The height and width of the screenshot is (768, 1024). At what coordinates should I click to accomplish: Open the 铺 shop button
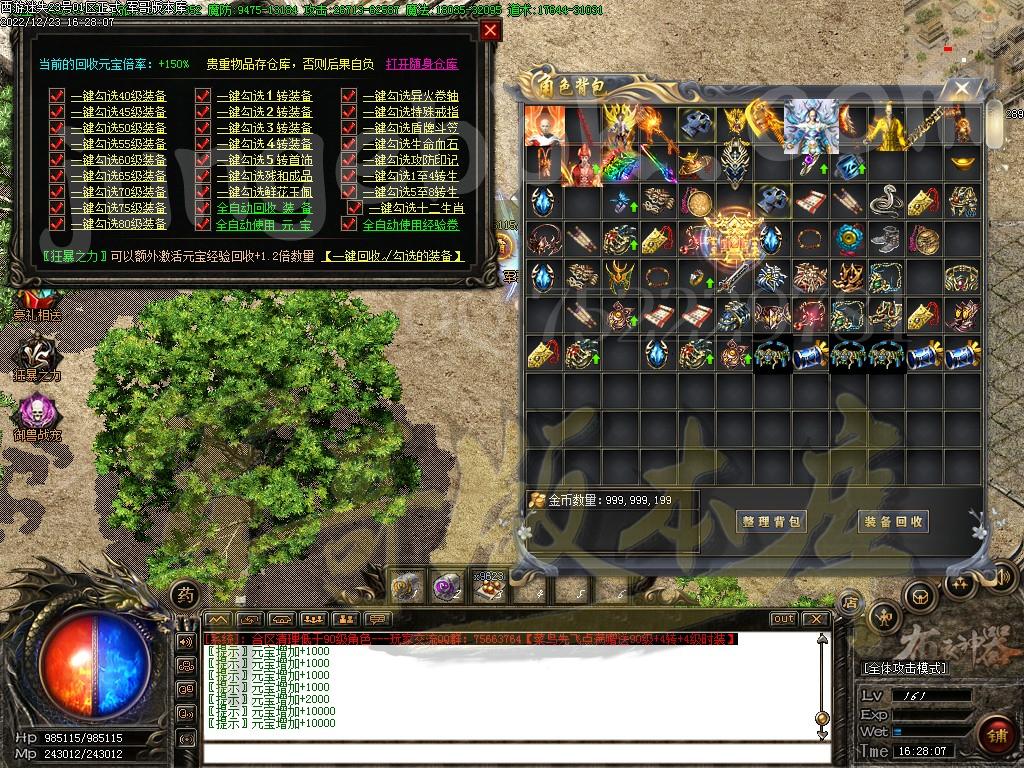click(994, 732)
